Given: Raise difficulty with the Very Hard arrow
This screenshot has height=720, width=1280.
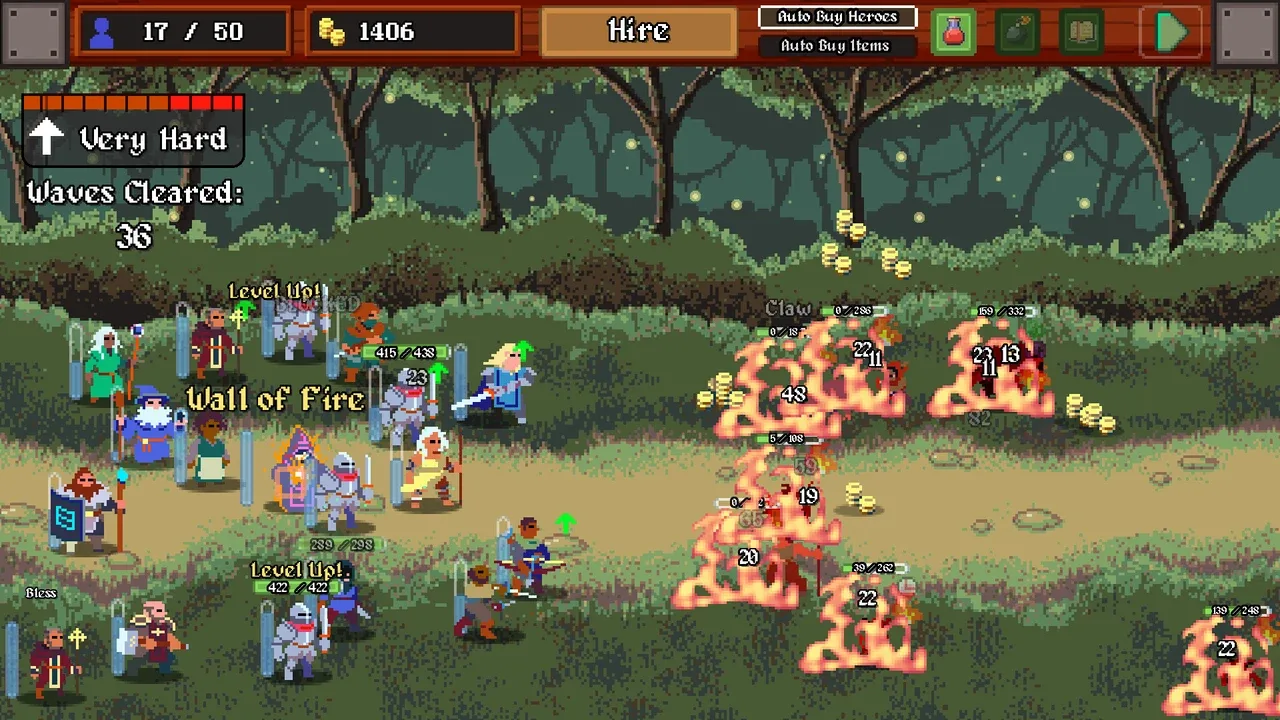Looking at the screenshot, I should click(47, 139).
